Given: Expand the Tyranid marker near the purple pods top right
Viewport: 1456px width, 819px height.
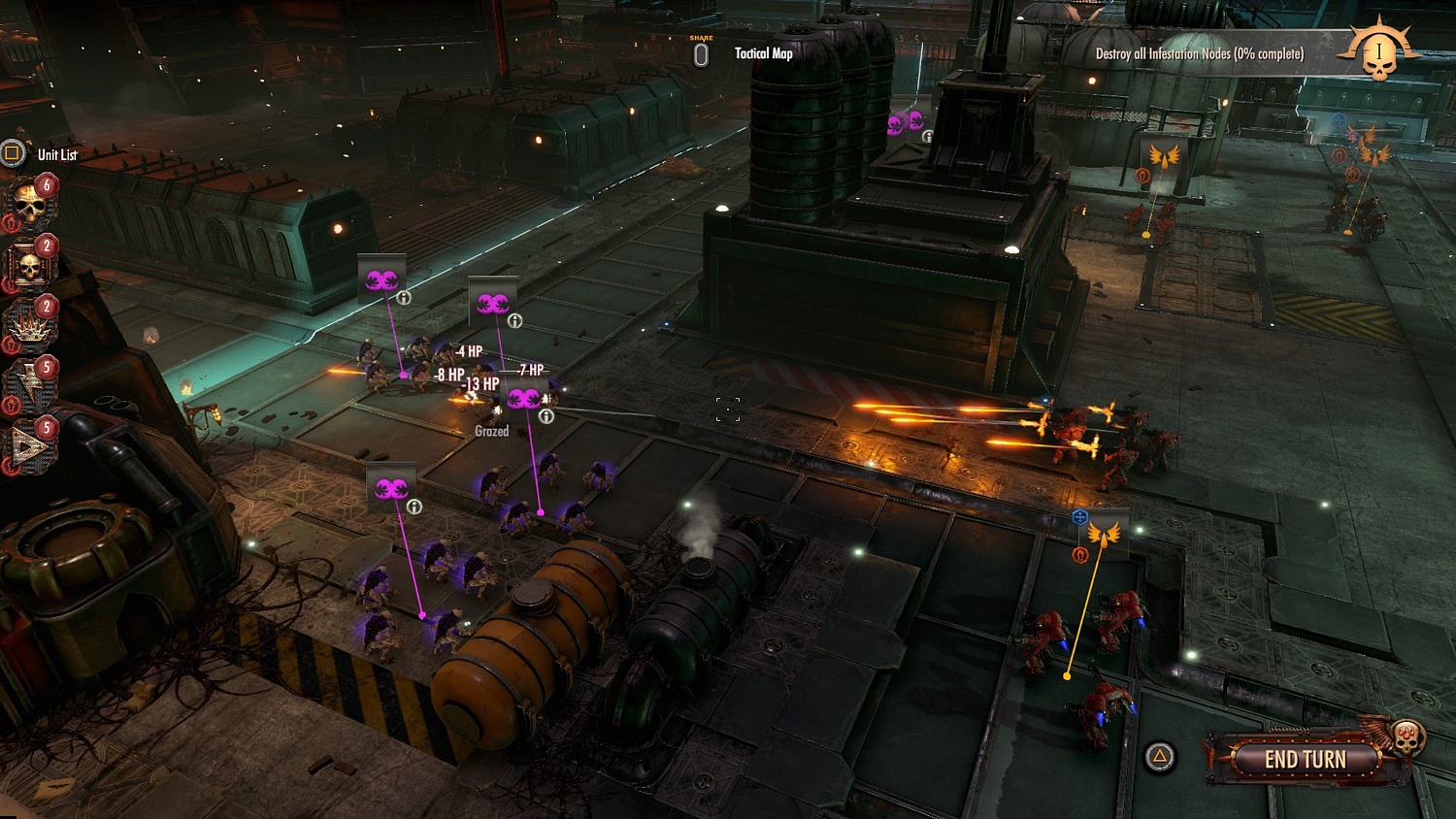Looking at the screenshot, I should (929, 136).
